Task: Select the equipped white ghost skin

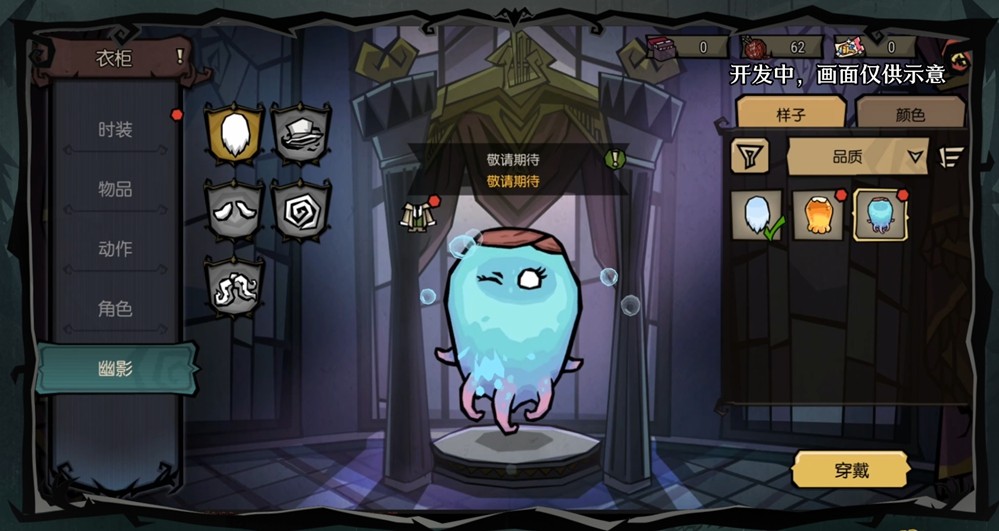Action: 756,215
